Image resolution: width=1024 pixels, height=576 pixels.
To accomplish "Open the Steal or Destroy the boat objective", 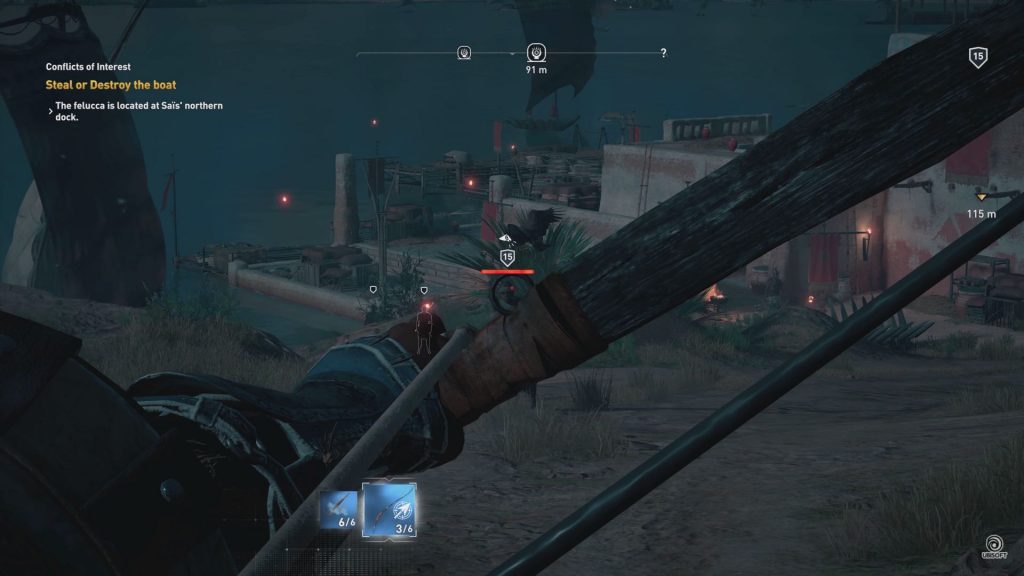I will 111,85.
